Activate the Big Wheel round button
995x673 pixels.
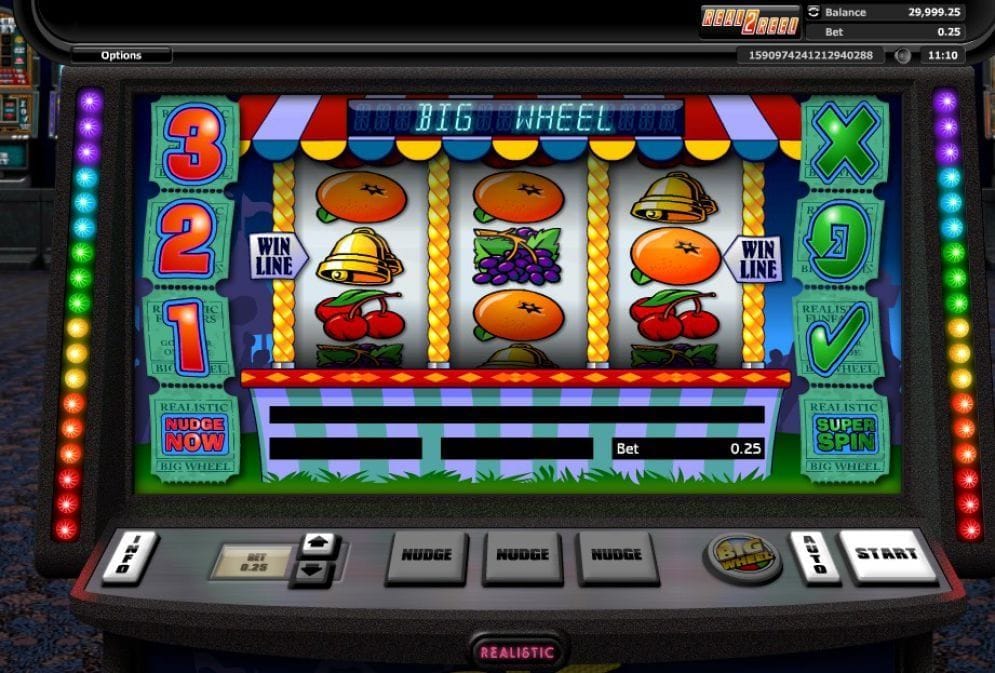pos(744,557)
